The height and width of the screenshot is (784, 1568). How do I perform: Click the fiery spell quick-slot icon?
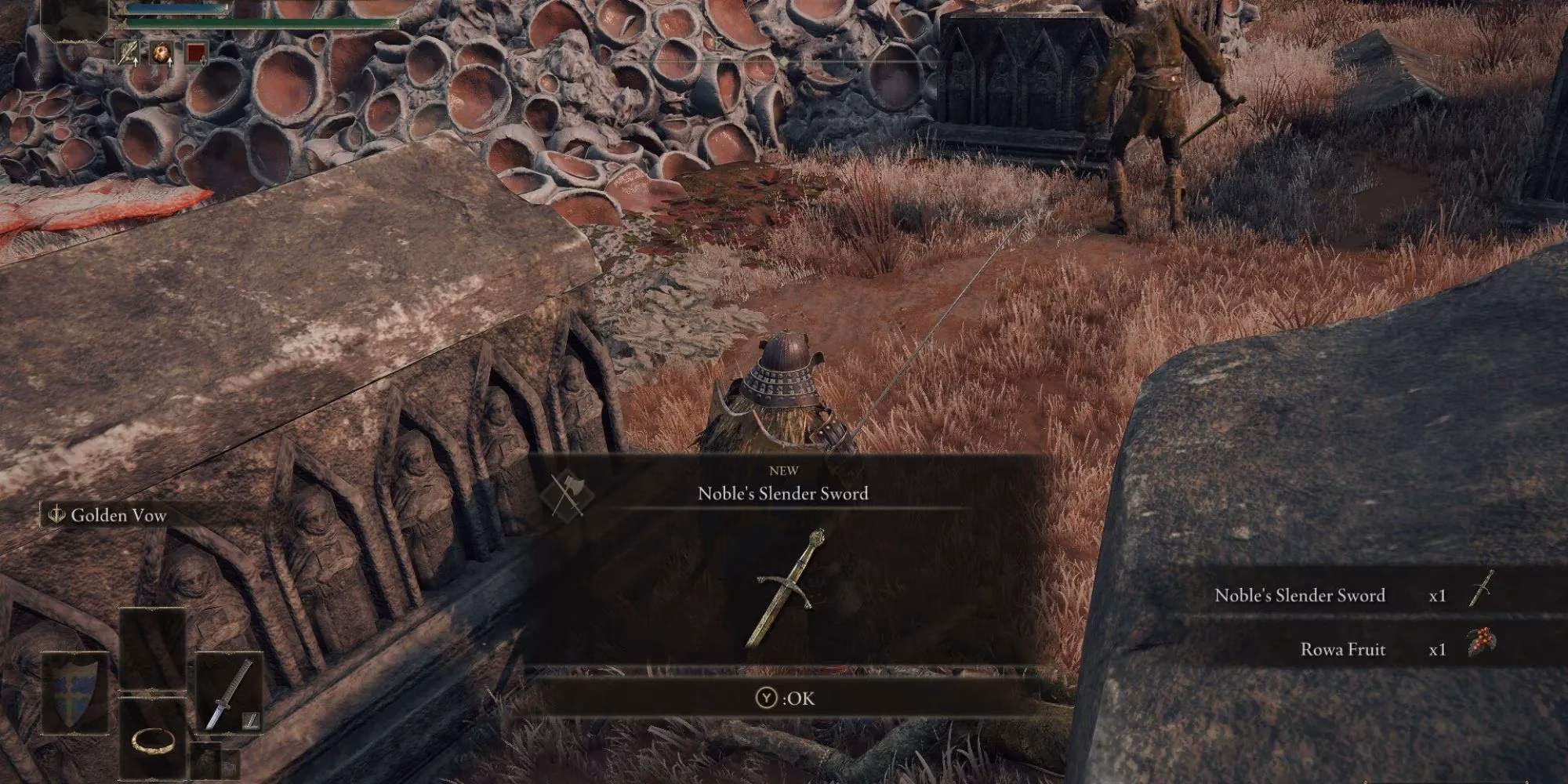[160, 53]
